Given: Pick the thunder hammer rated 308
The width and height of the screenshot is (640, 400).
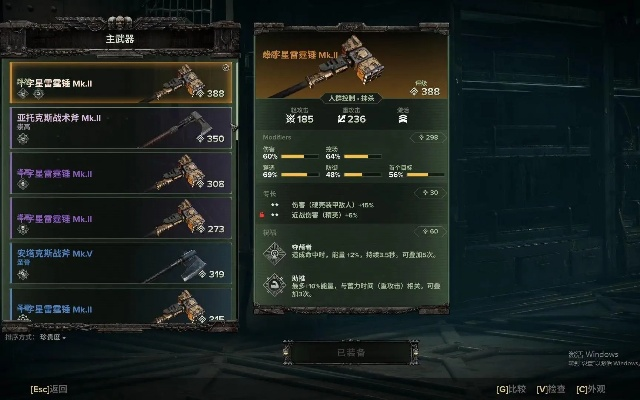Looking at the screenshot, I should pos(120,172).
